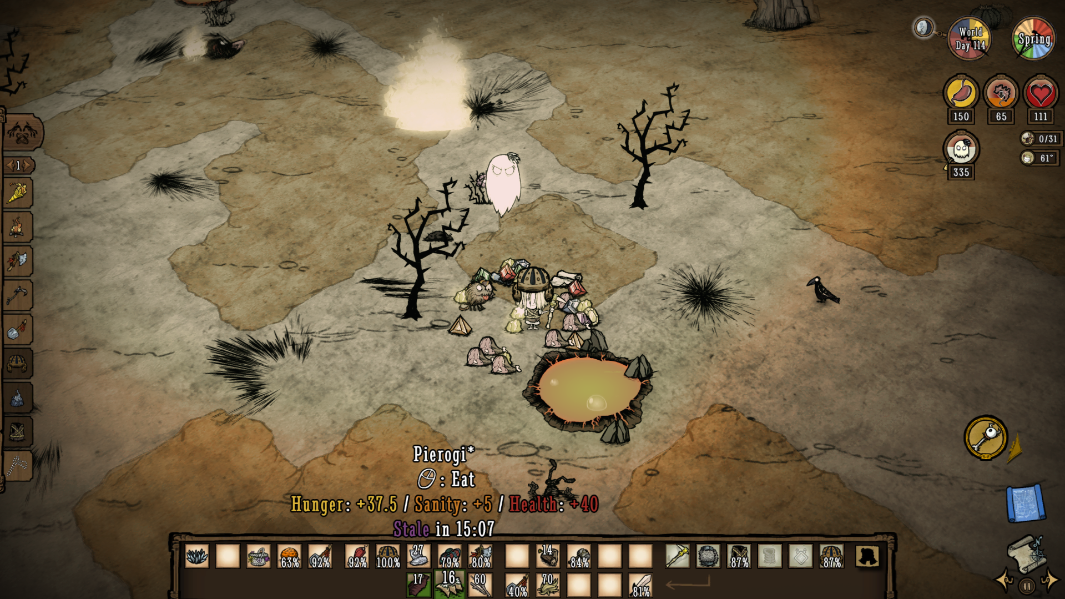
Task: Select the campfire pinned recipe
Action: pos(18,227)
